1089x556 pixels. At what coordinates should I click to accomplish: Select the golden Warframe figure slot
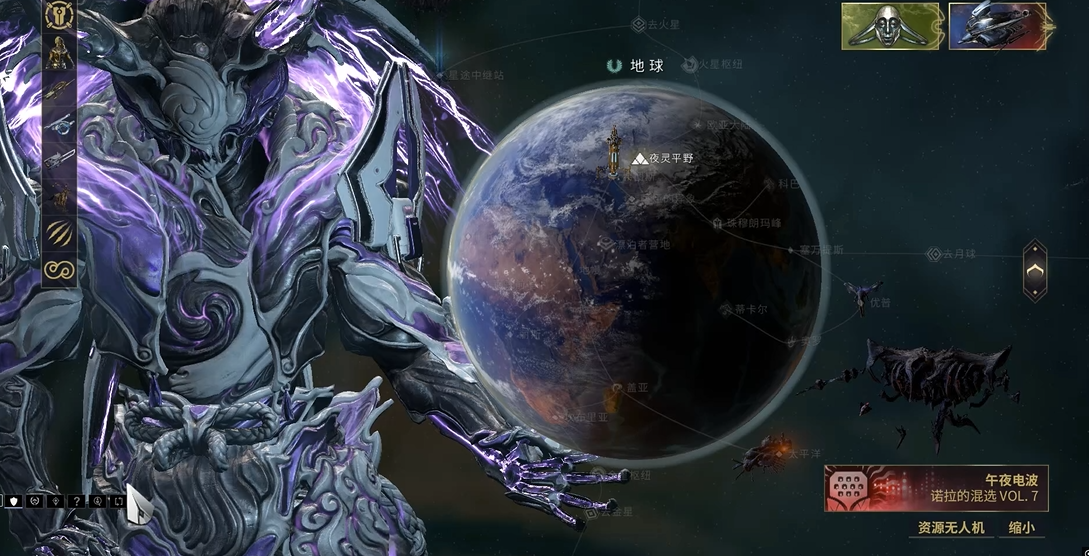[60, 53]
